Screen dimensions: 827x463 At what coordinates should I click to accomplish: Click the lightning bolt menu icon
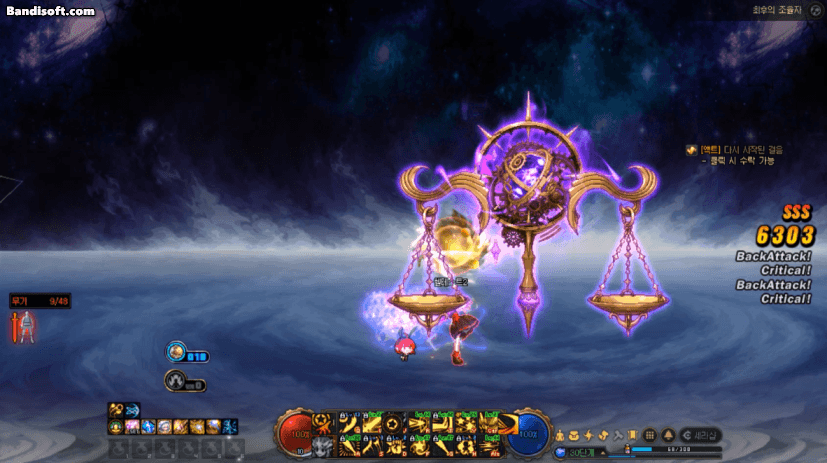(589, 435)
